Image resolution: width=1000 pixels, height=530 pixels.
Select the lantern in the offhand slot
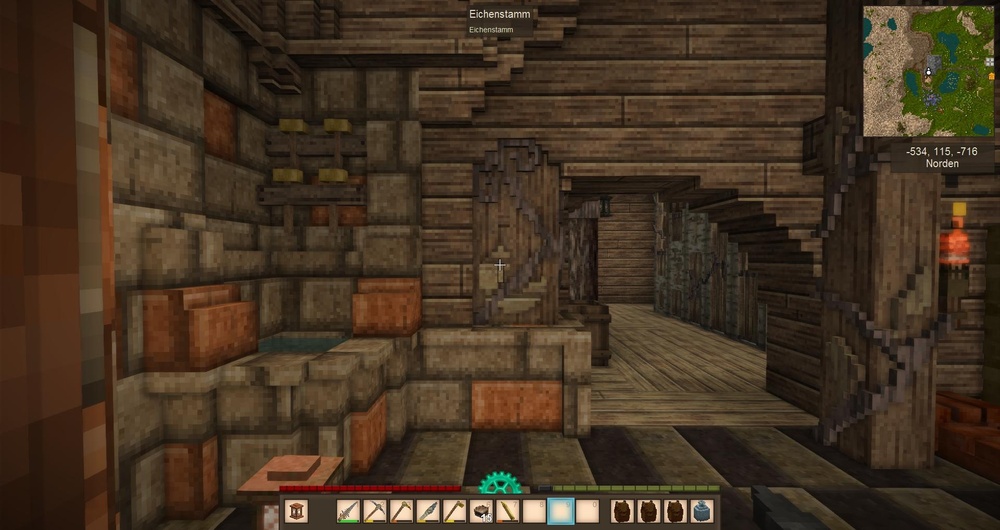click(x=297, y=512)
